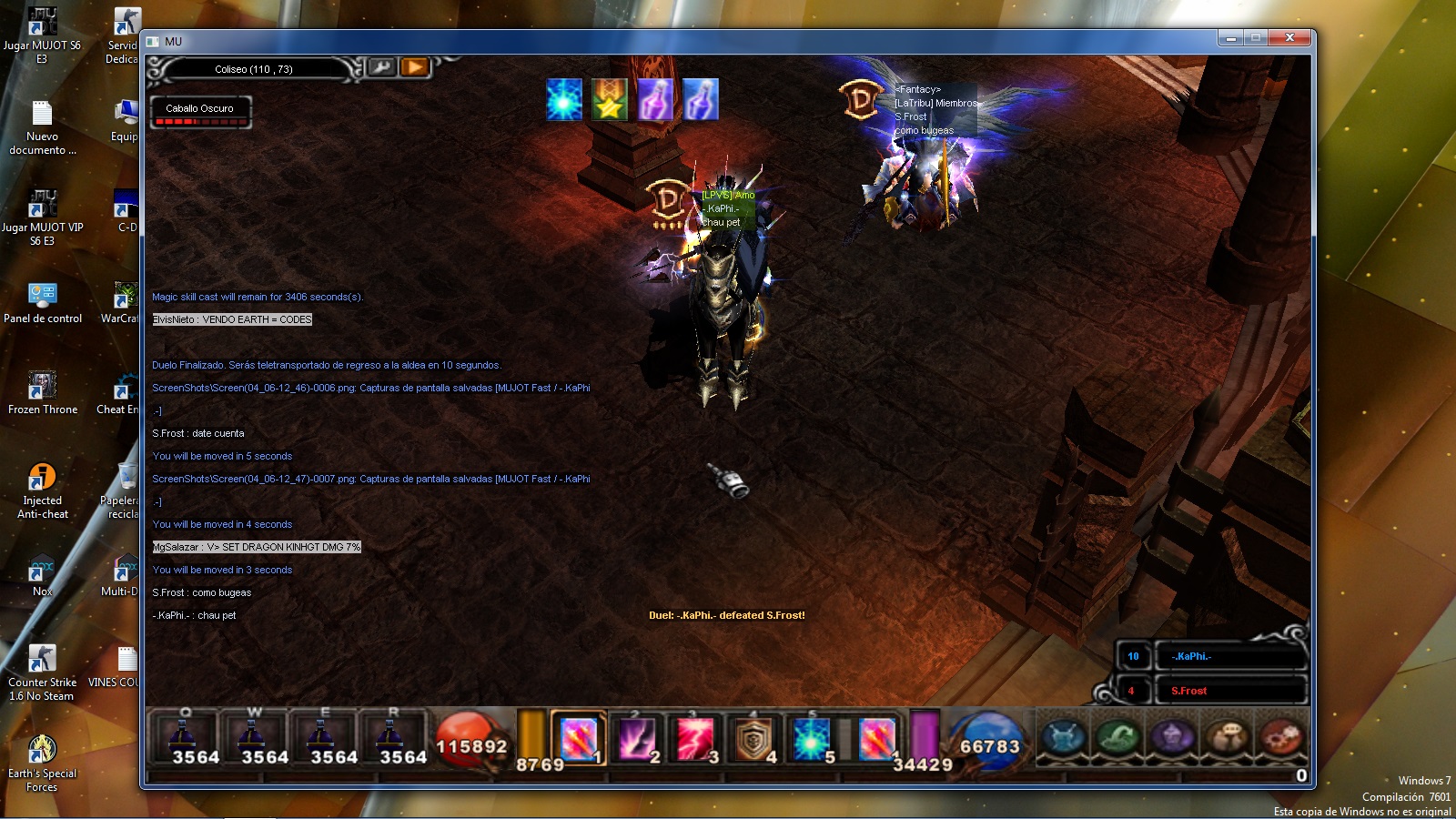
Task: Close the MU game window
Action: (1289, 38)
